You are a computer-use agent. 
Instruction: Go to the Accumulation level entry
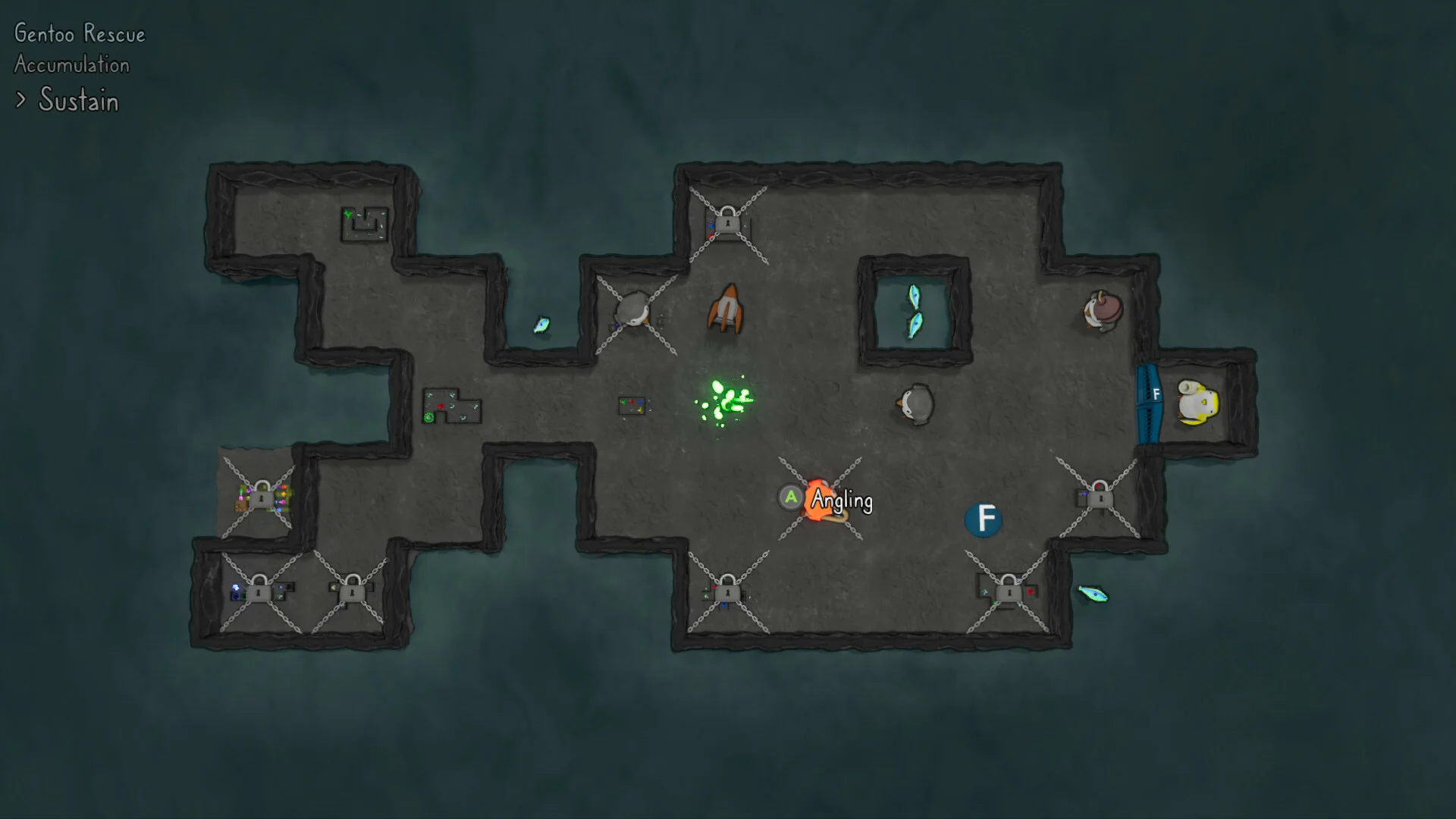72,65
